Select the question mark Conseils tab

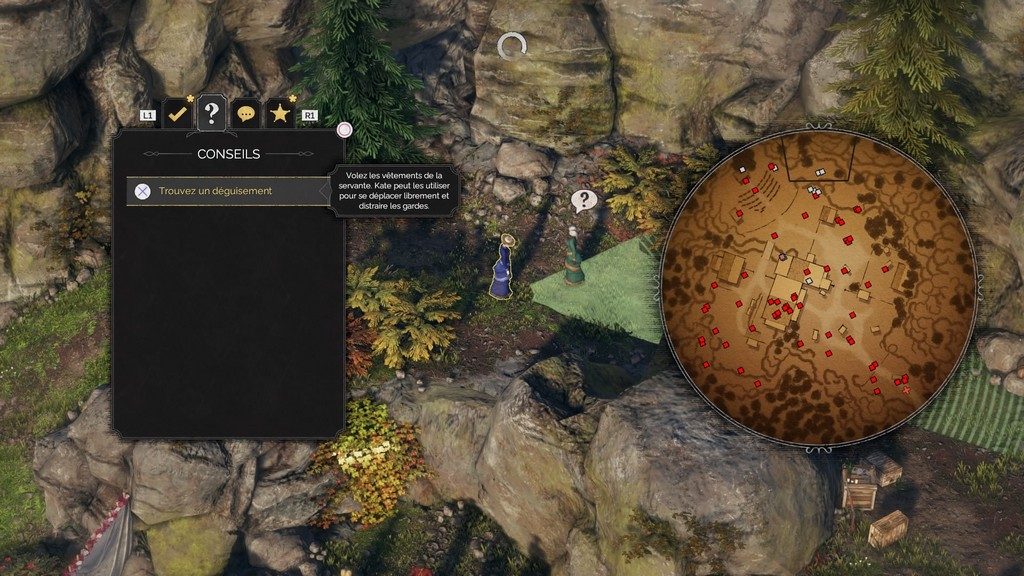[211, 113]
